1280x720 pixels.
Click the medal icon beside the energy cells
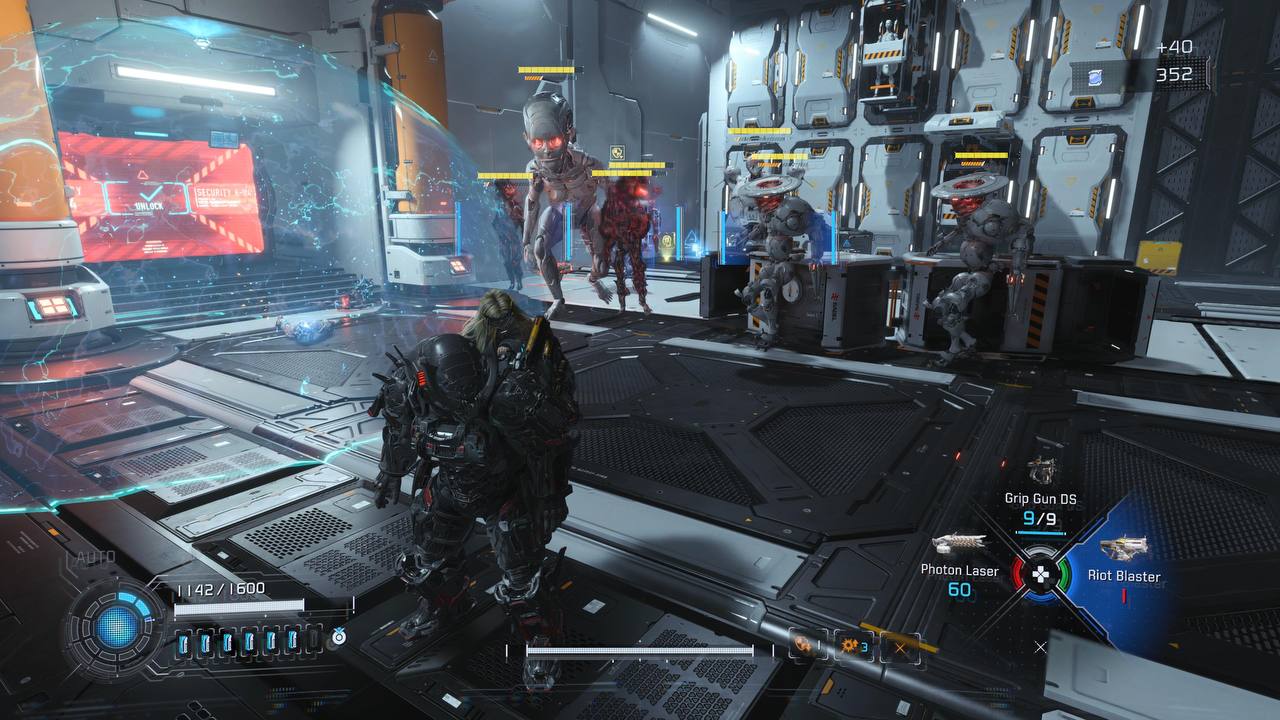(x=339, y=638)
